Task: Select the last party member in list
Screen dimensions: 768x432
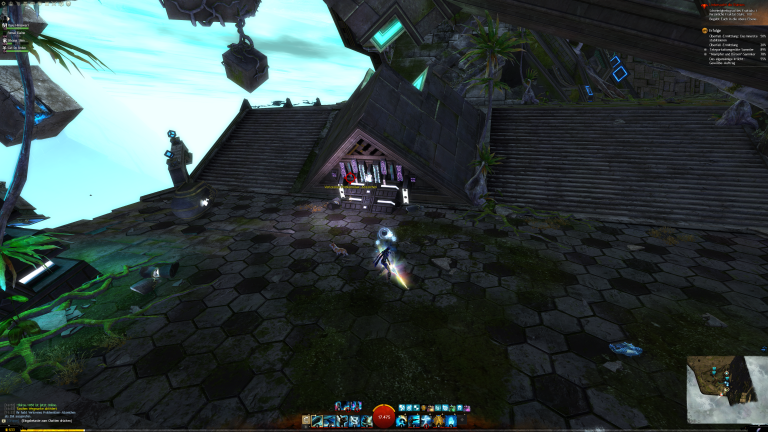Action: coord(5,47)
